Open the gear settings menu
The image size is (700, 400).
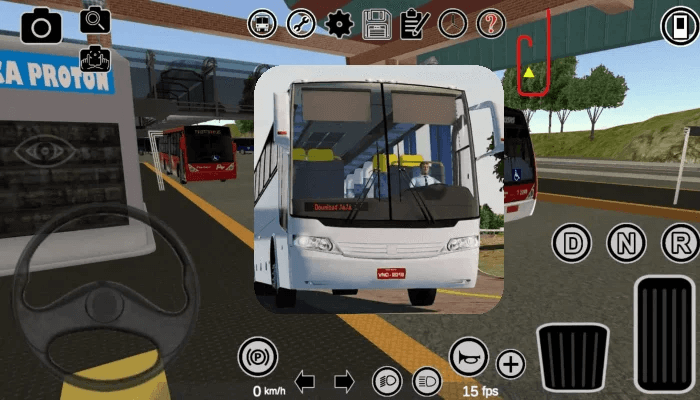click(x=339, y=22)
